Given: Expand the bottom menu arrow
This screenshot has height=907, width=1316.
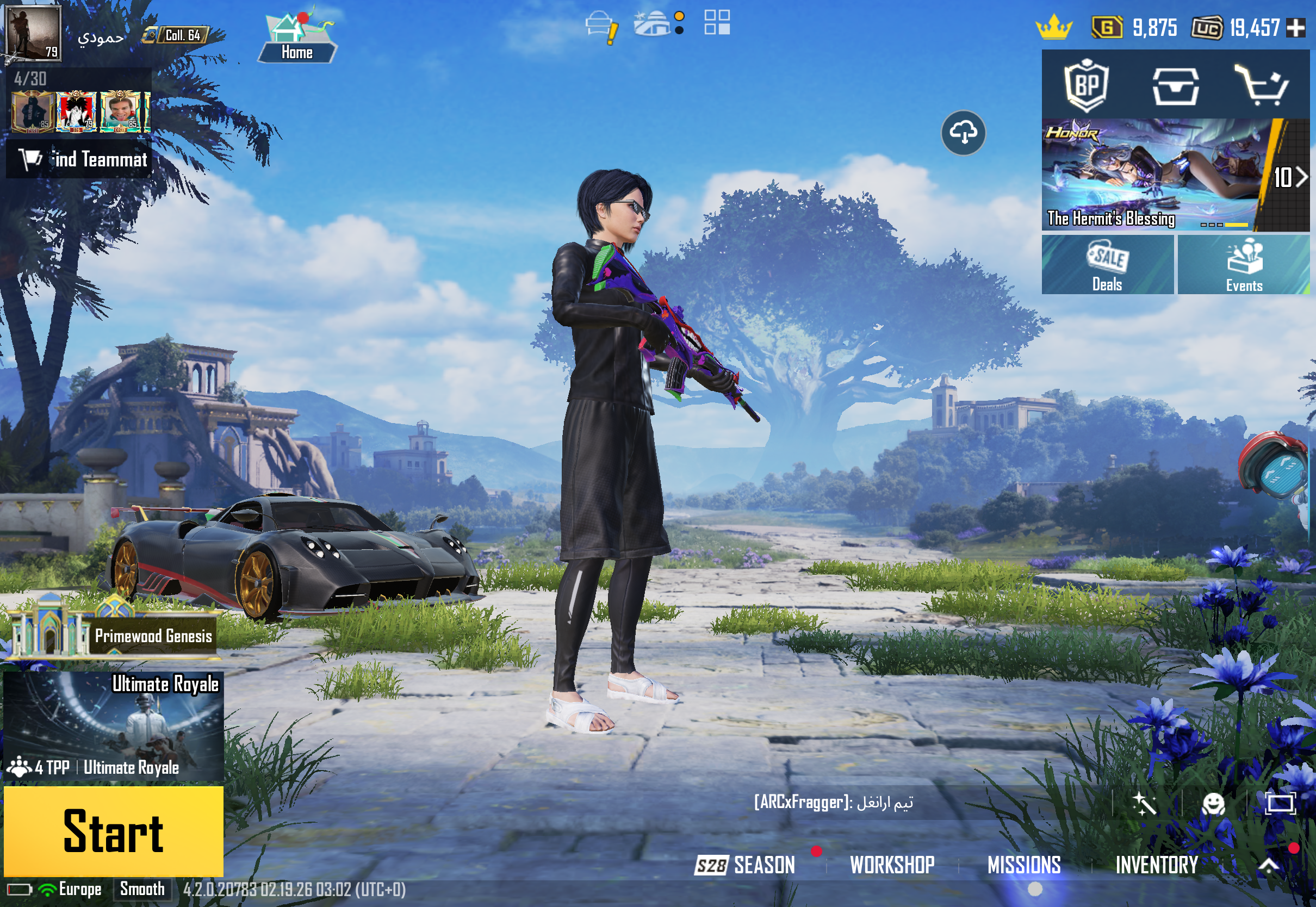Looking at the screenshot, I should click(1269, 865).
